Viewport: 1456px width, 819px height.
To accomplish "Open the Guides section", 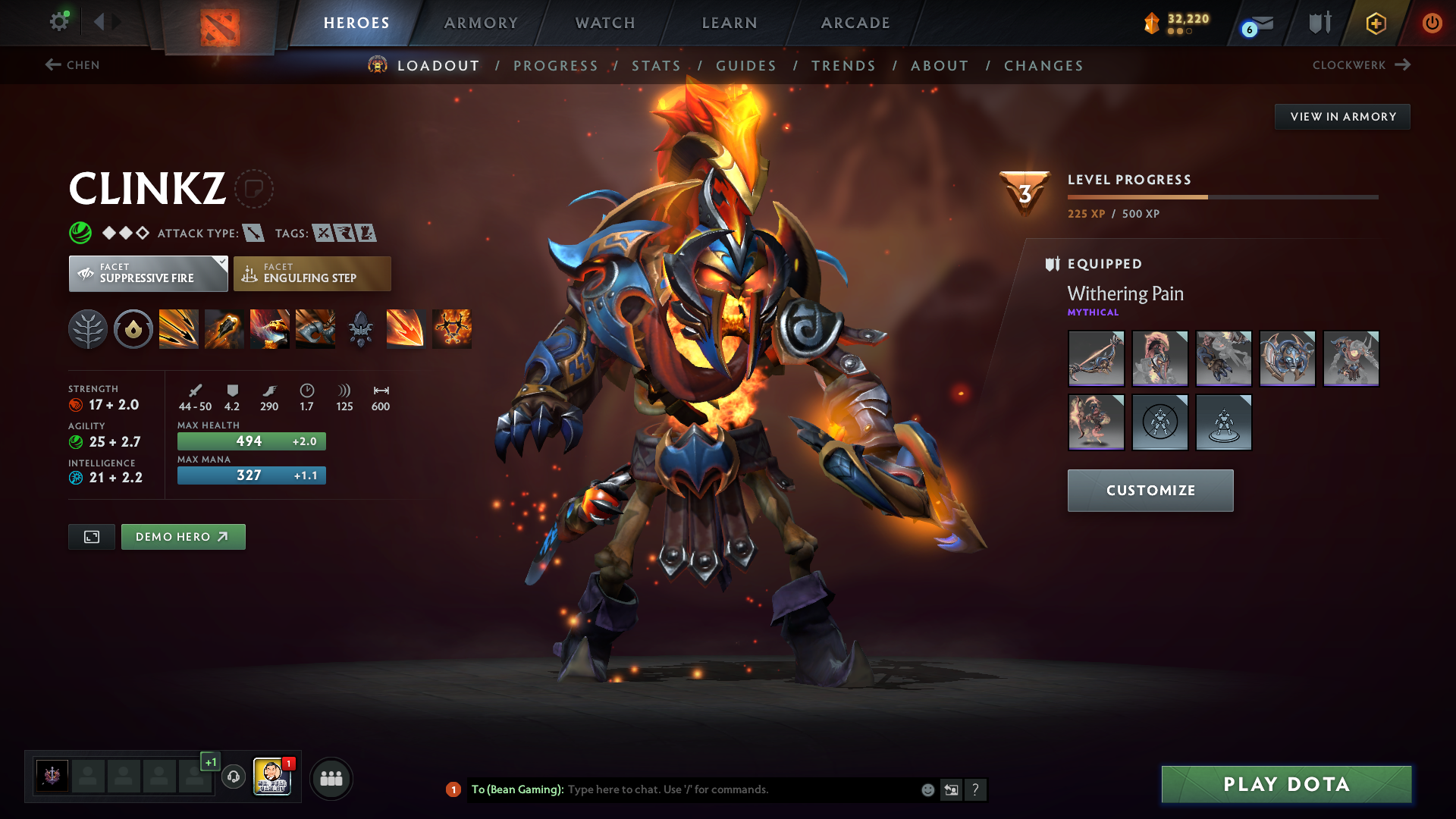I will tap(746, 66).
